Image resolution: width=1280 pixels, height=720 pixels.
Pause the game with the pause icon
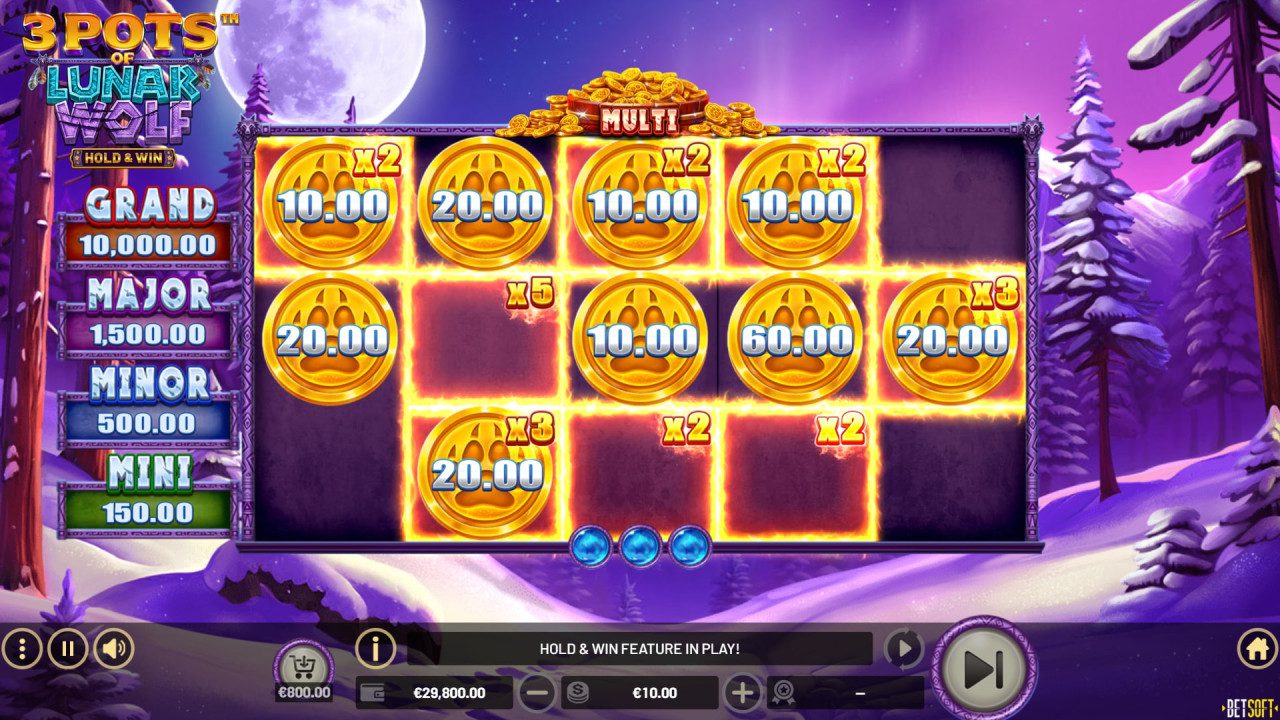(66, 646)
